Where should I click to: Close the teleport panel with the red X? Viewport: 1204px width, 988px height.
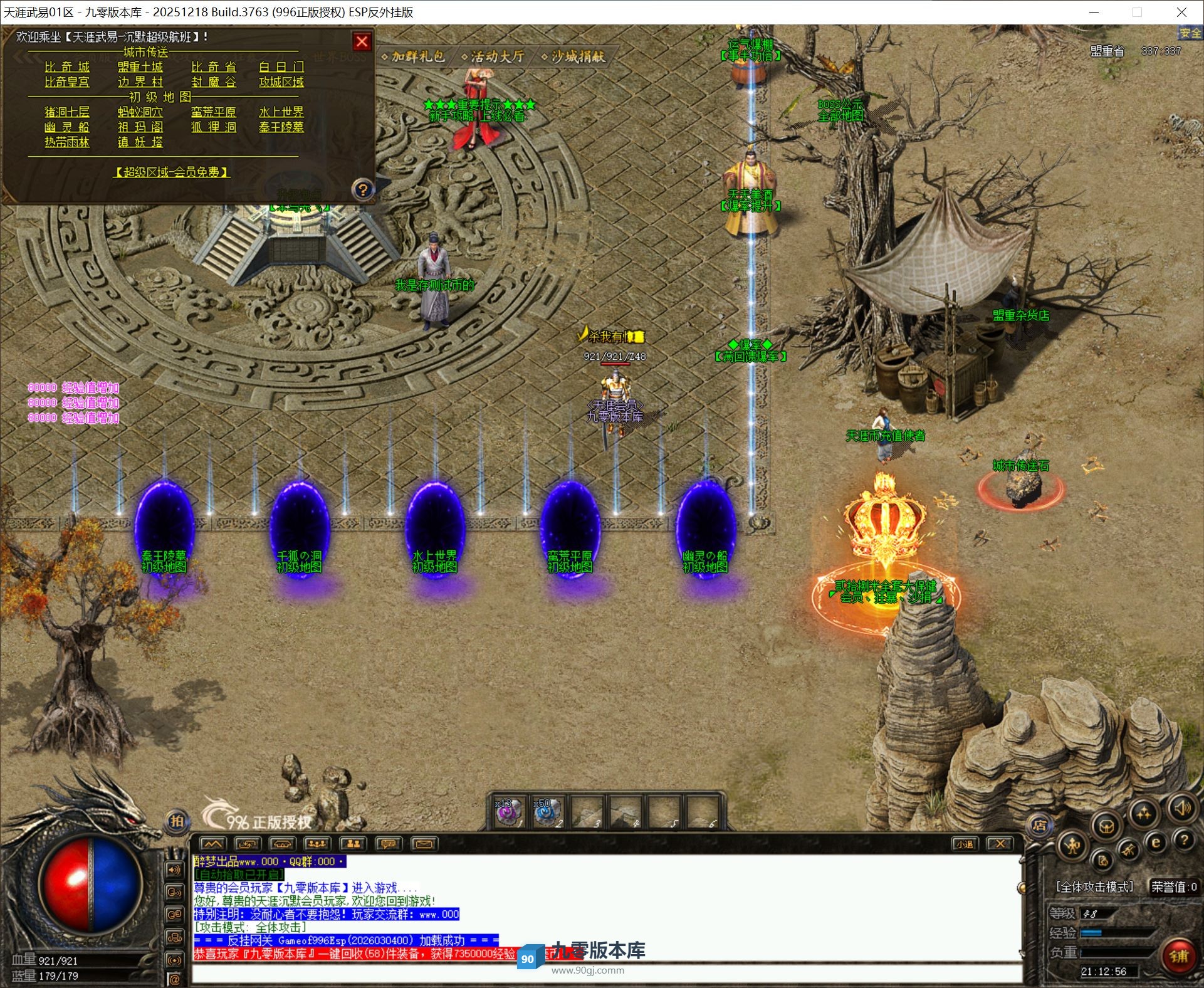[362, 41]
